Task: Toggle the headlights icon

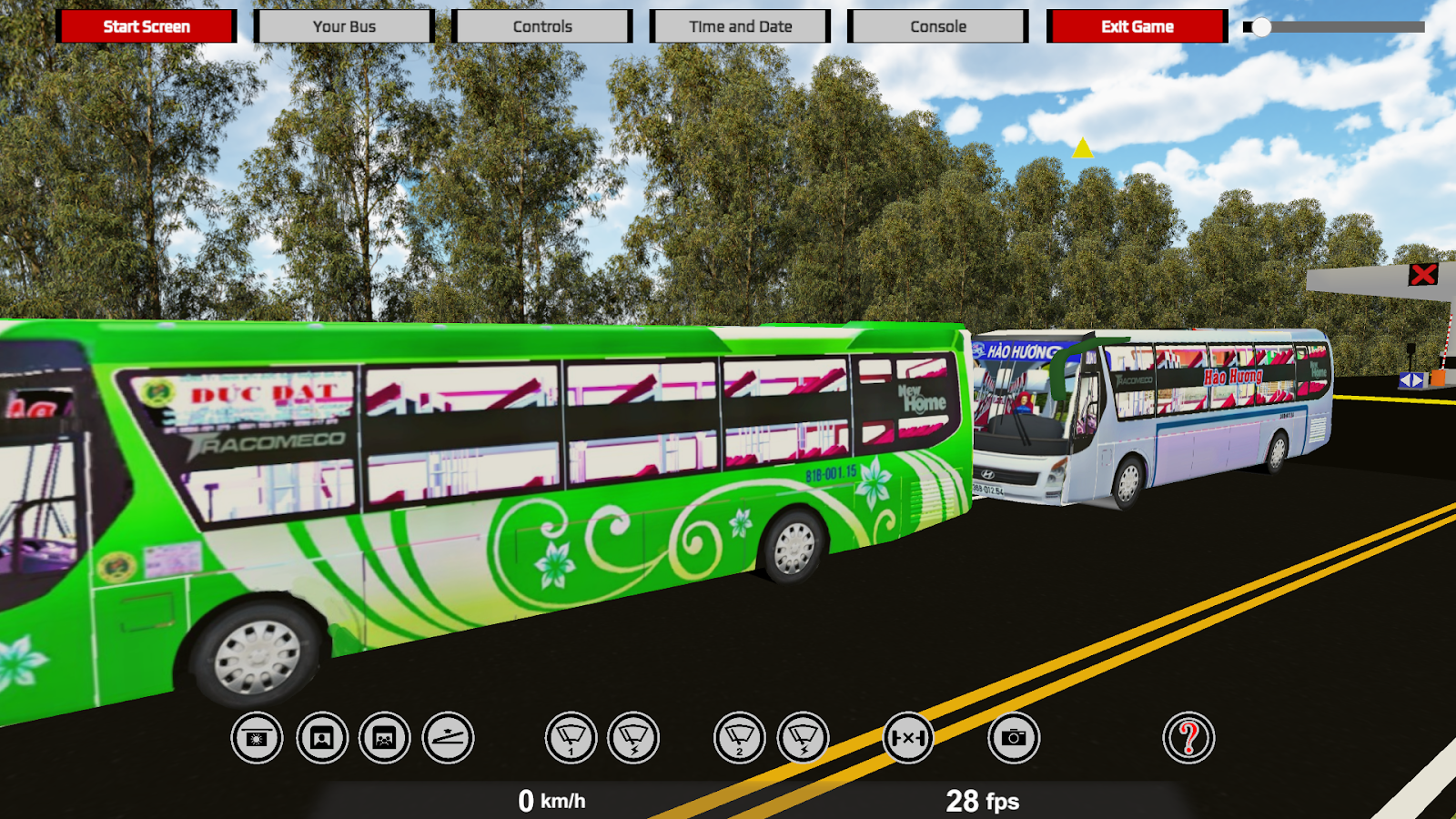Action: (256, 738)
